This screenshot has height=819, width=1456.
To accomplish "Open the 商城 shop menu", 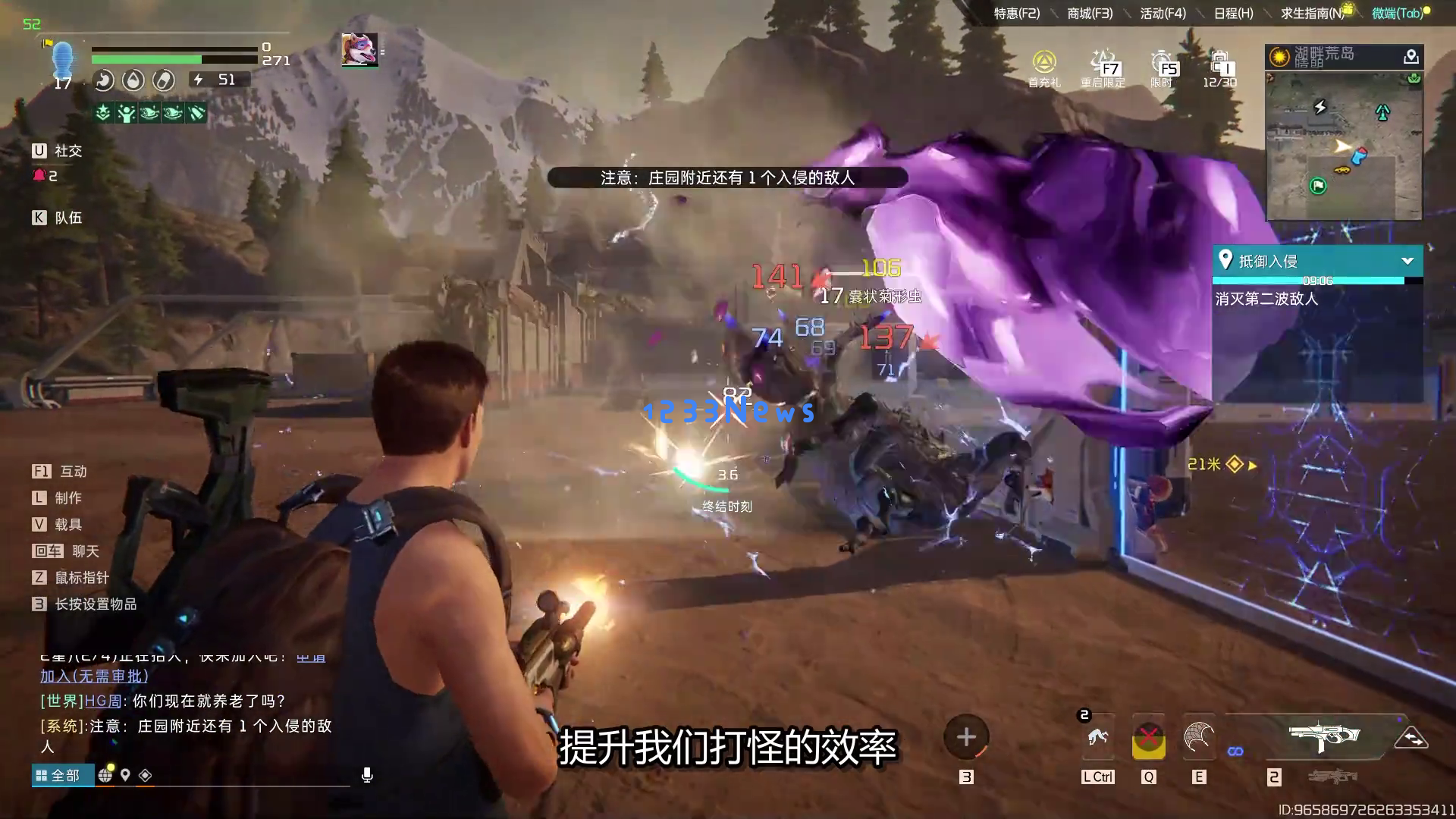I will coord(1090,14).
